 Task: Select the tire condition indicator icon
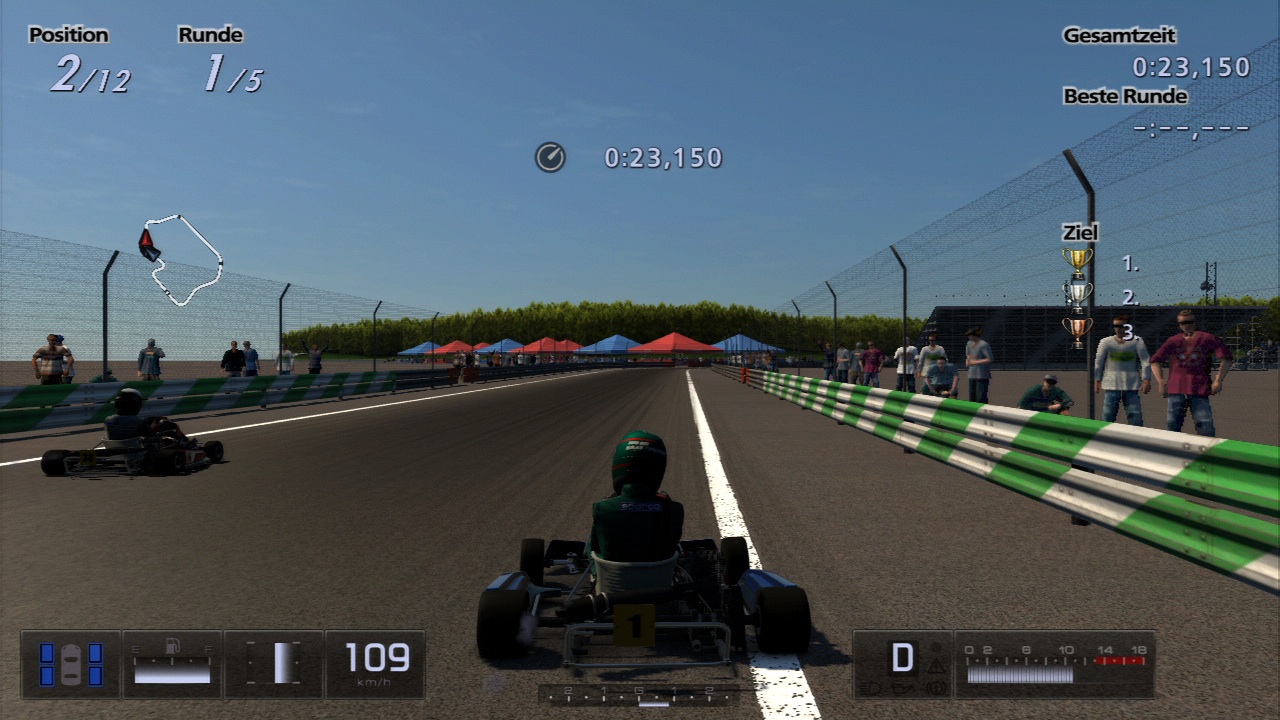coord(71,663)
